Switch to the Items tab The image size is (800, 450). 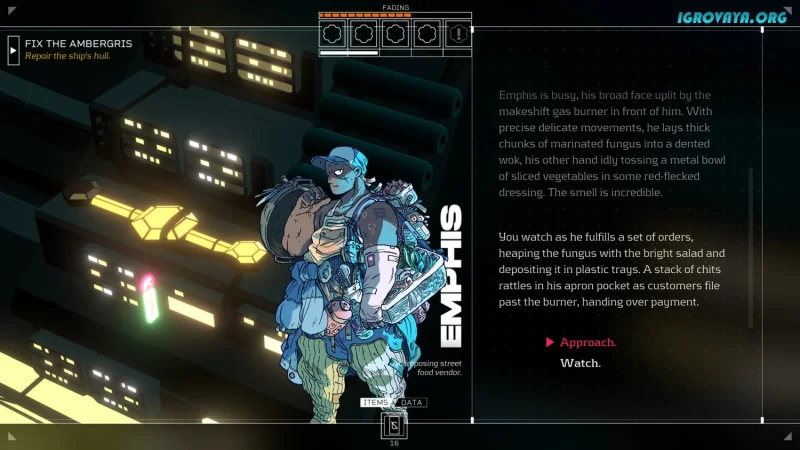coord(376,403)
